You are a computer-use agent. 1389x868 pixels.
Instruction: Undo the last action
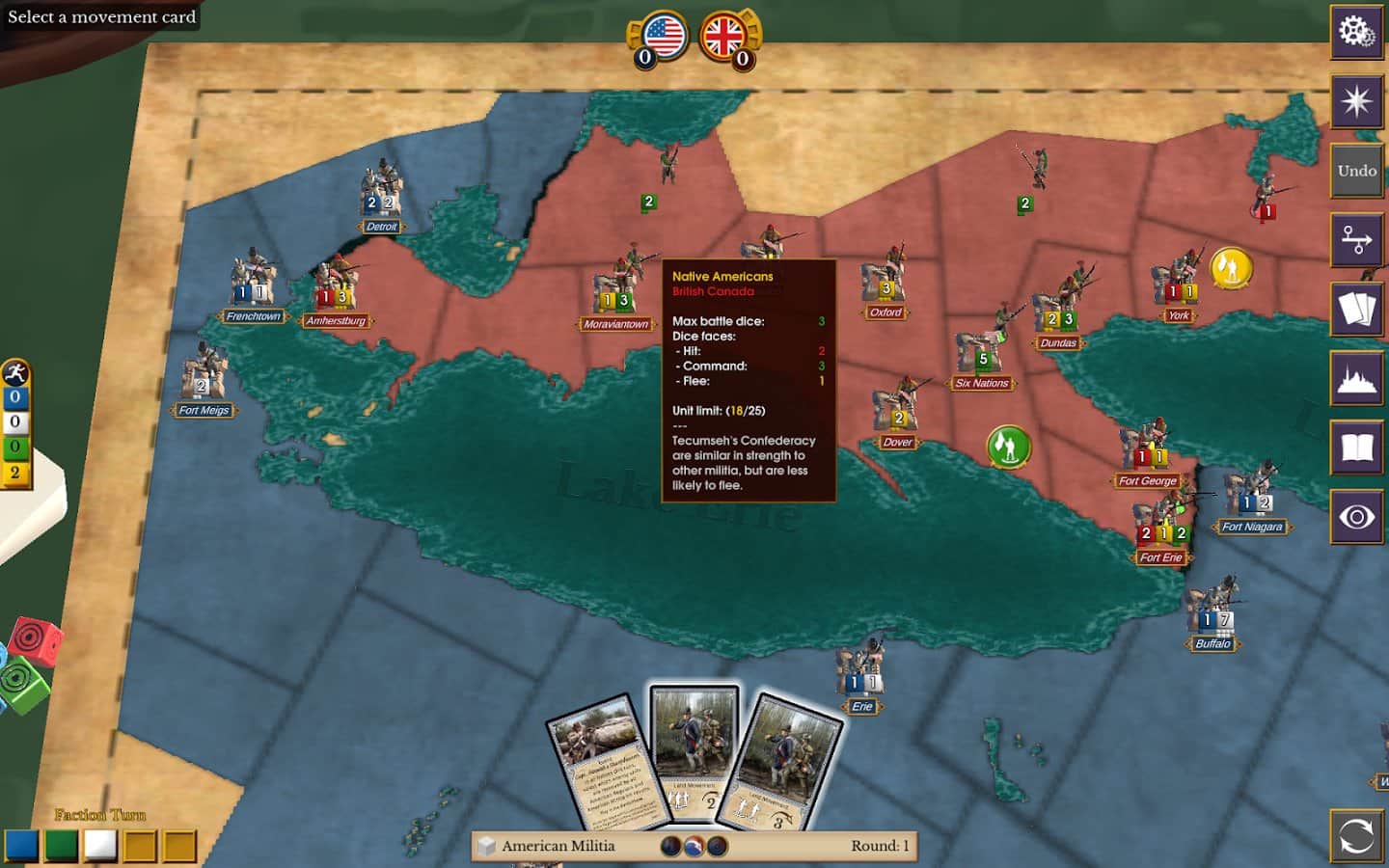click(x=1356, y=171)
